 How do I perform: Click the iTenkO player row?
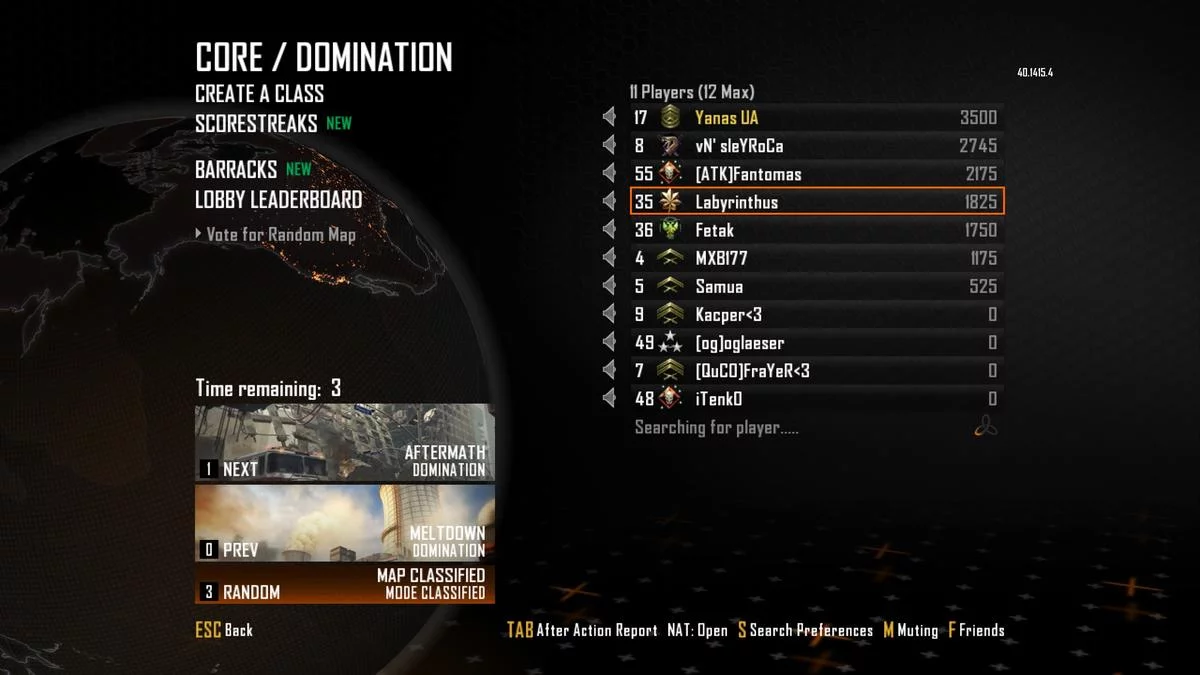point(815,399)
